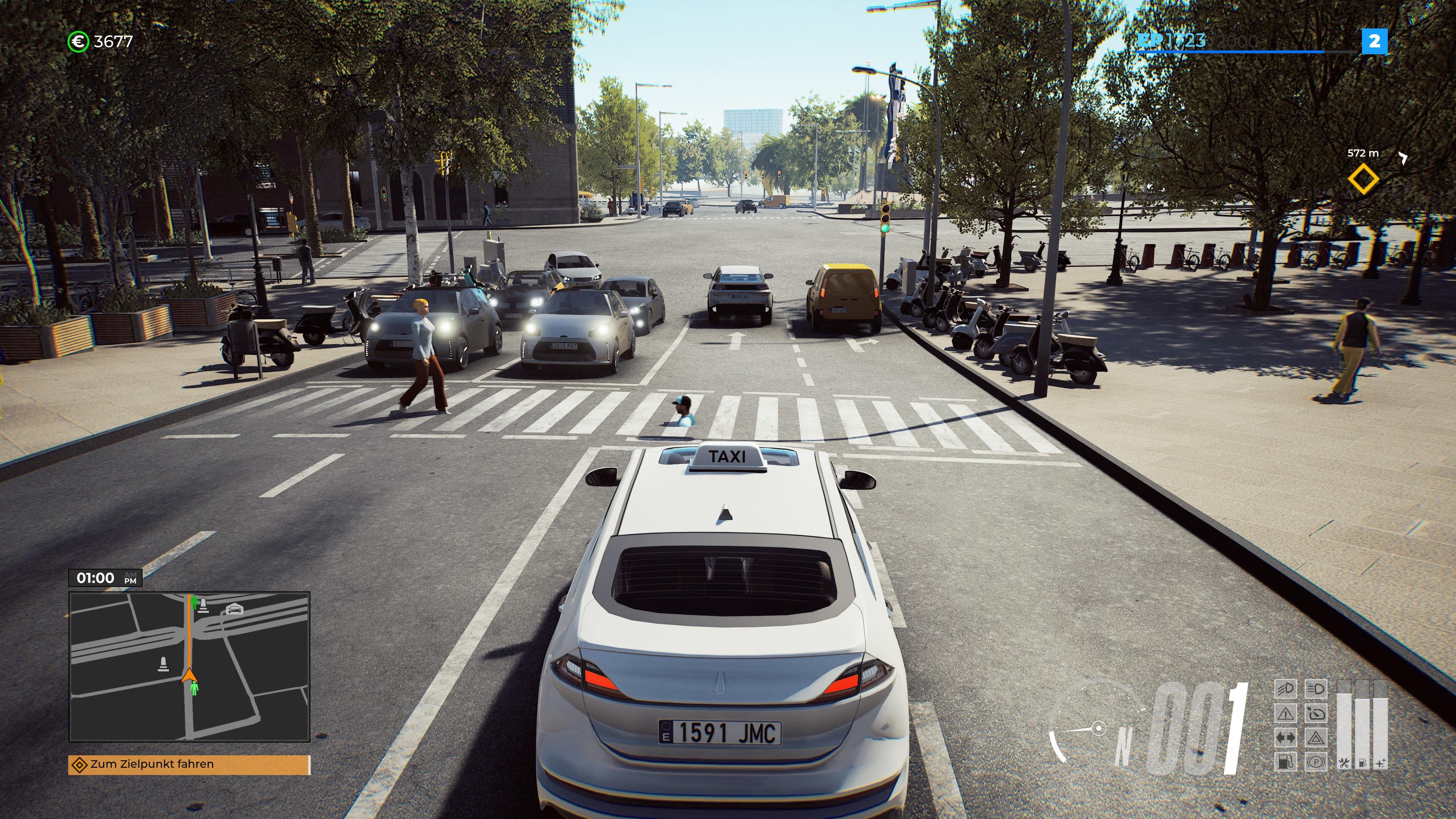Image resolution: width=1456 pixels, height=819 pixels.
Task: Click the engine warning triangle indicator
Action: [x=1286, y=714]
